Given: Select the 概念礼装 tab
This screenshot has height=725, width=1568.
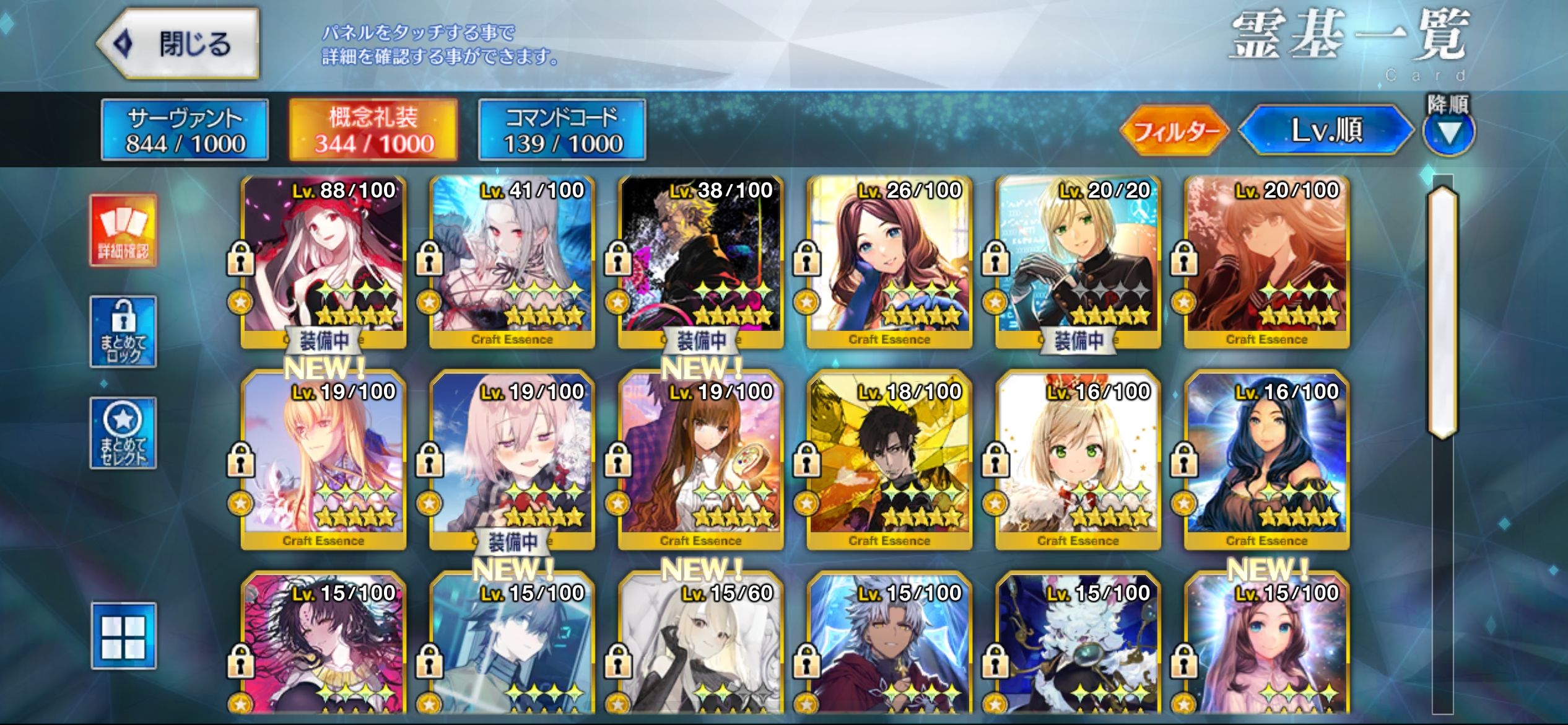Looking at the screenshot, I should pos(373,130).
